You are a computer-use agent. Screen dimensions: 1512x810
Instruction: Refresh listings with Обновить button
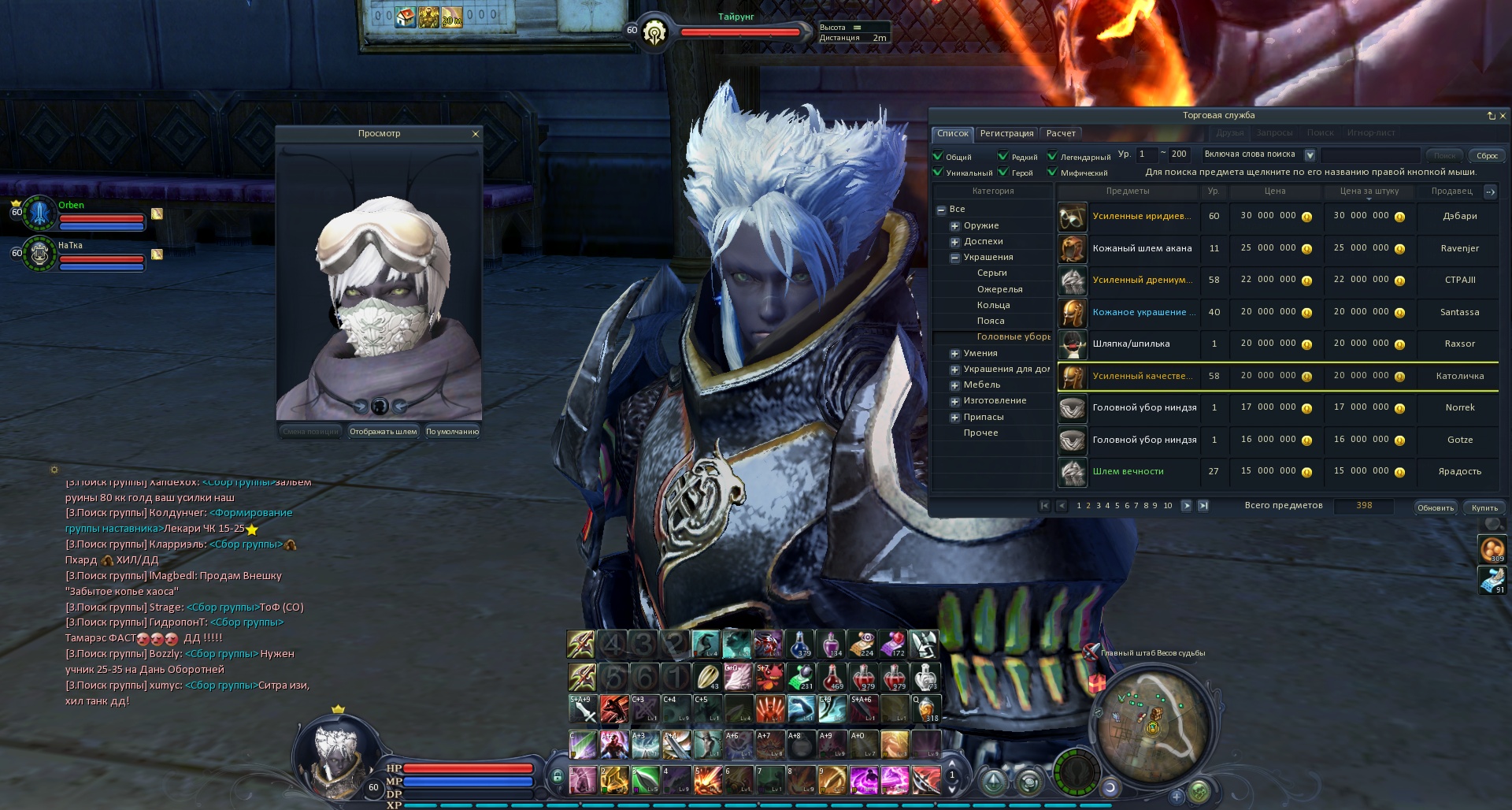pos(1435,508)
